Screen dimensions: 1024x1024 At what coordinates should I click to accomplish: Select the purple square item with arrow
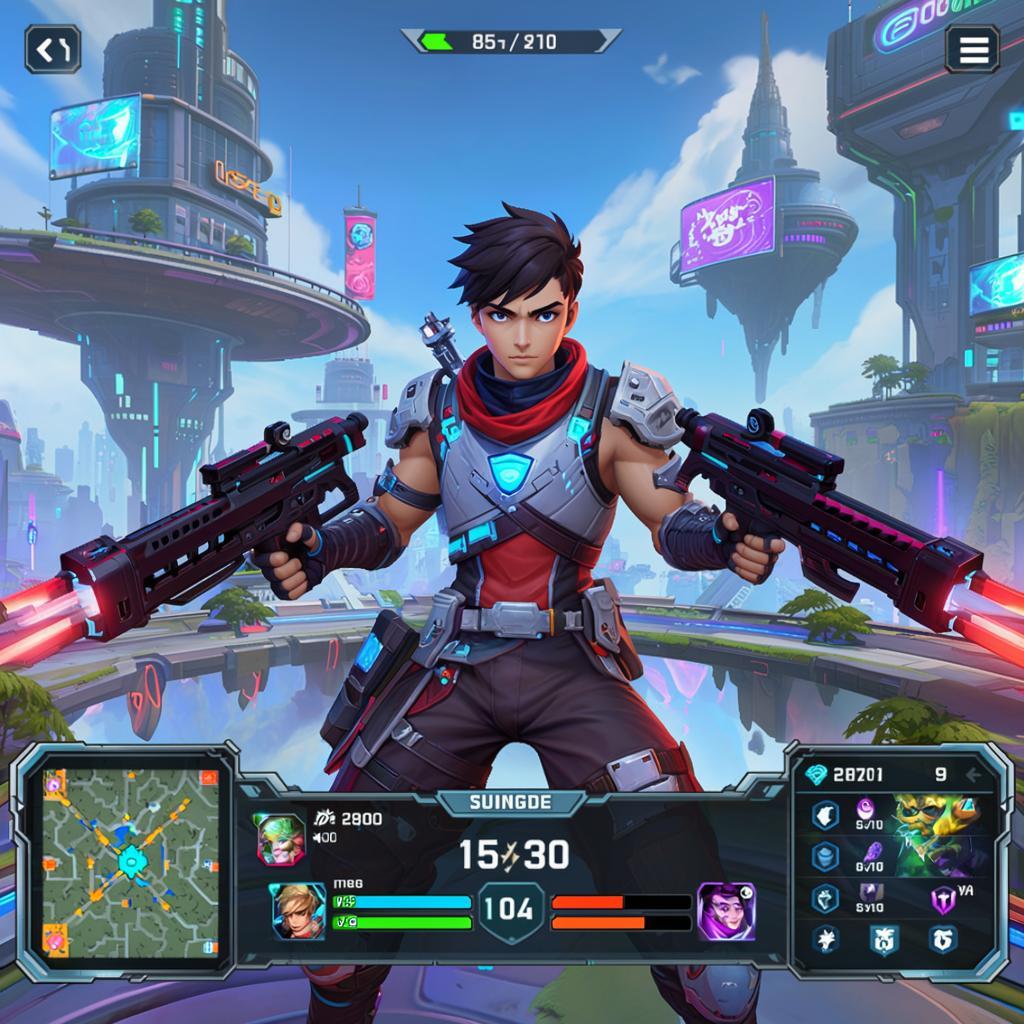870,894
